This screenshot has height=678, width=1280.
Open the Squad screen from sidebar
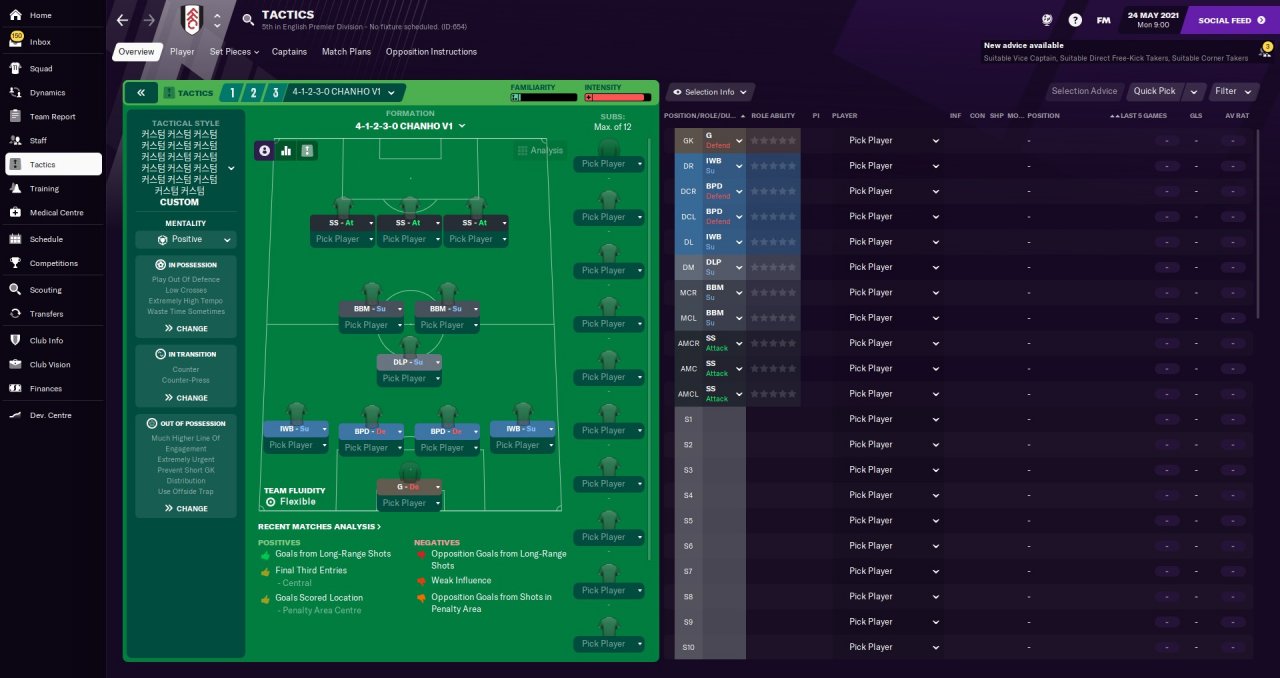pos(41,69)
